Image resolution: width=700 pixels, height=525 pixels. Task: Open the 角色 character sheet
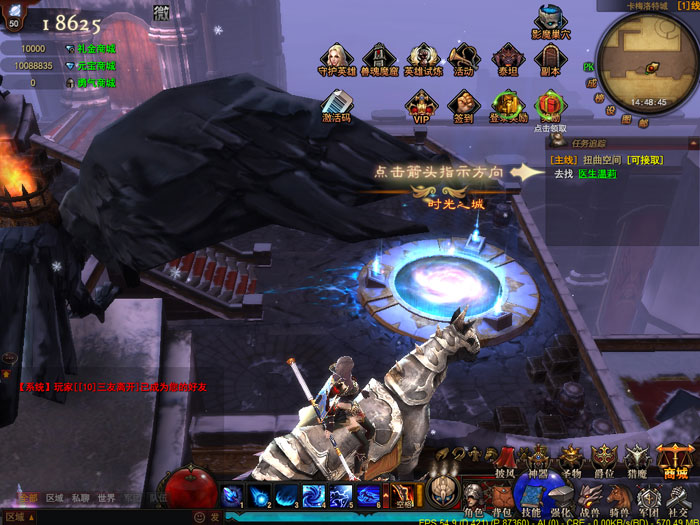(473, 495)
